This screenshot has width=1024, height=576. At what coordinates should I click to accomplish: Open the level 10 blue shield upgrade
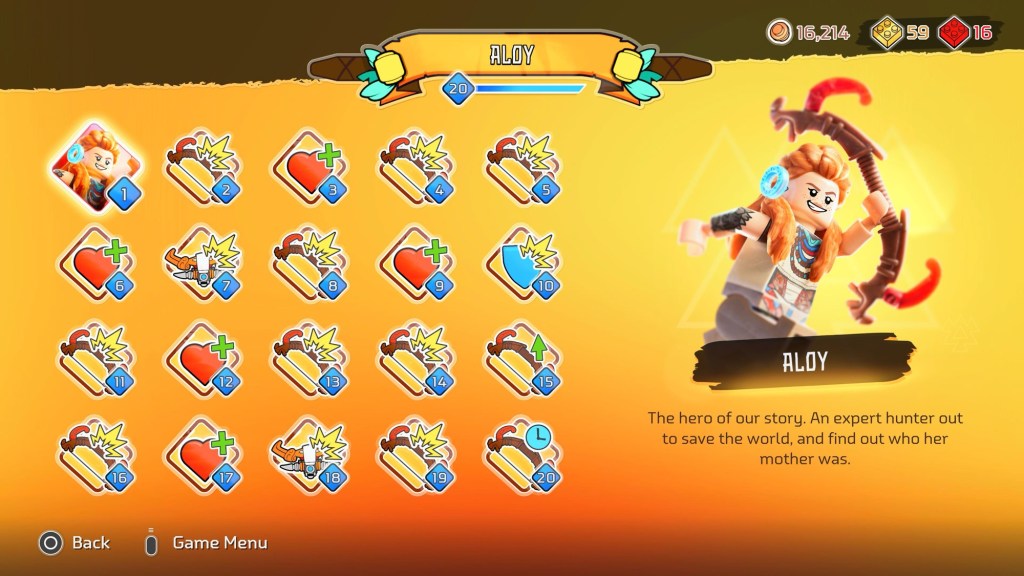521,264
